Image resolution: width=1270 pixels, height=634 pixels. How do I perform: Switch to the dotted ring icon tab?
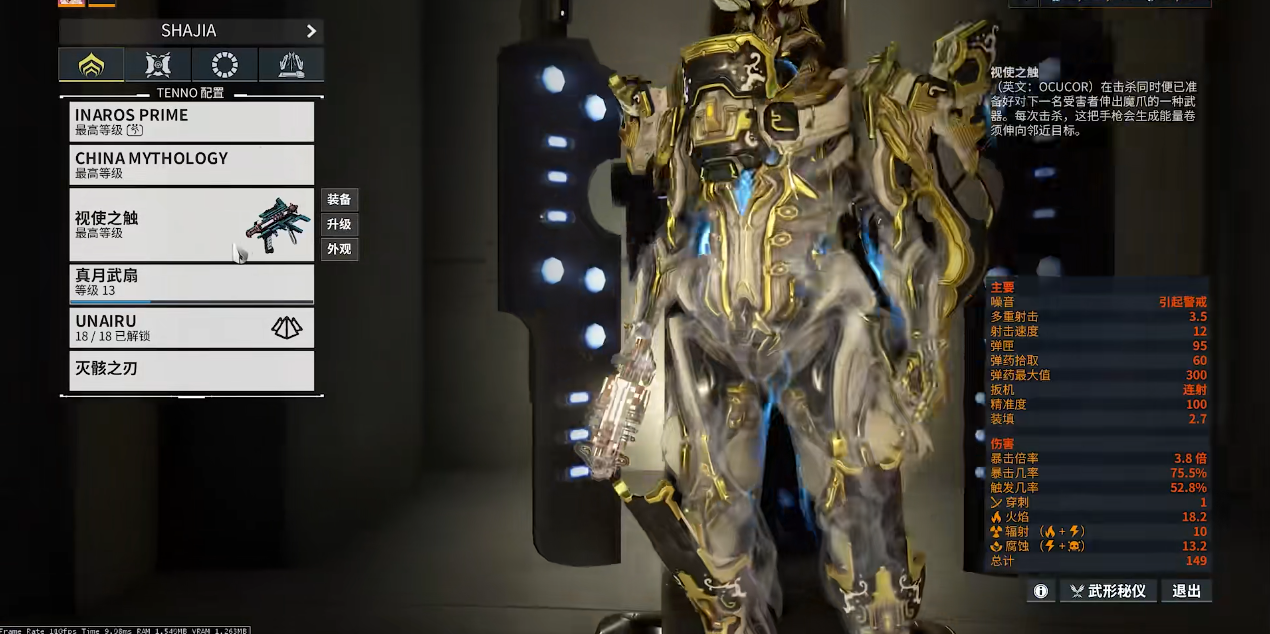pos(225,66)
